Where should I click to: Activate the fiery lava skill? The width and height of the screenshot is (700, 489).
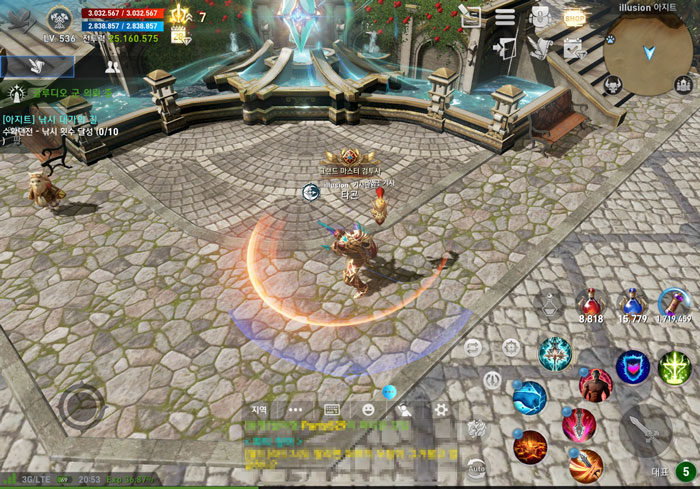click(530, 446)
